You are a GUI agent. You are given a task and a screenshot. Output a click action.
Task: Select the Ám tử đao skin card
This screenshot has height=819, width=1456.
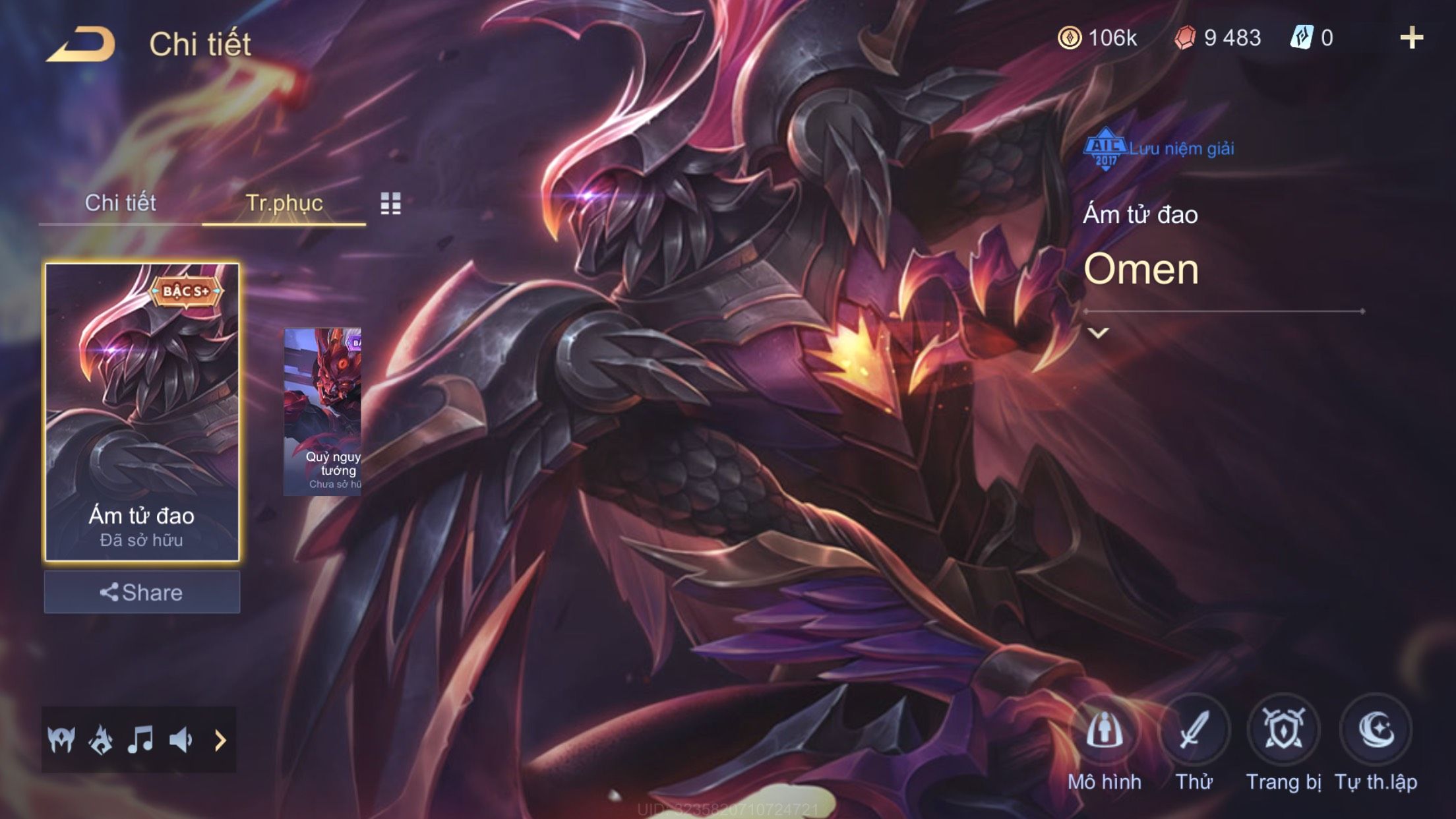(142, 411)
